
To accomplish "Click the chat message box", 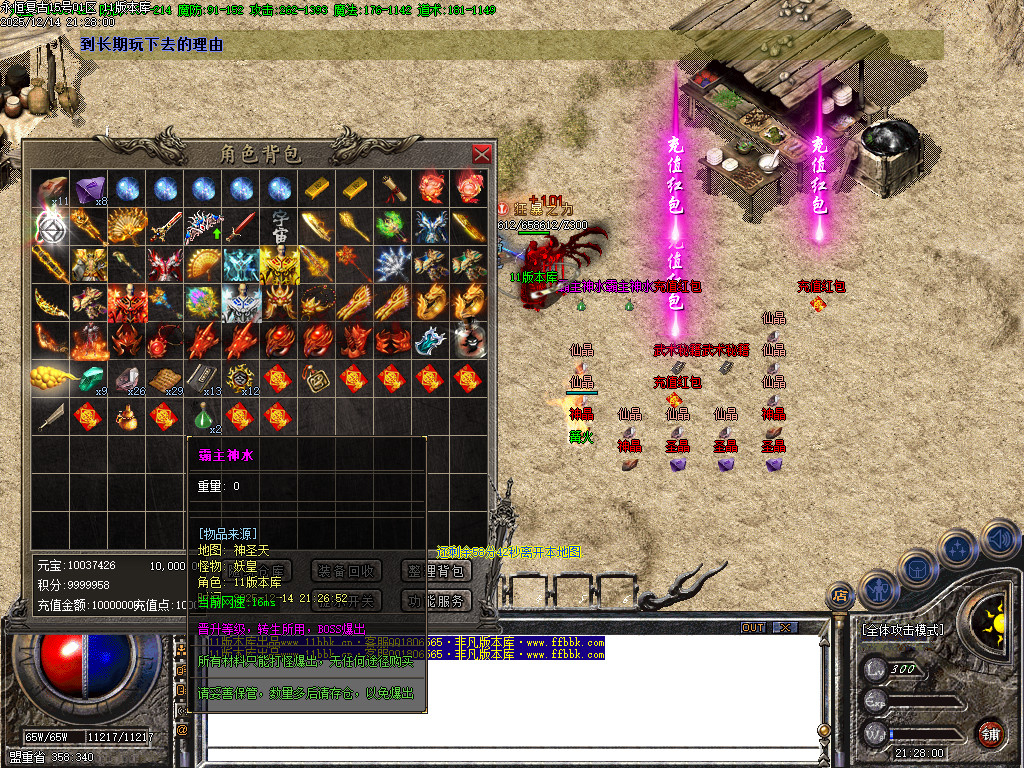I will 510,700.
